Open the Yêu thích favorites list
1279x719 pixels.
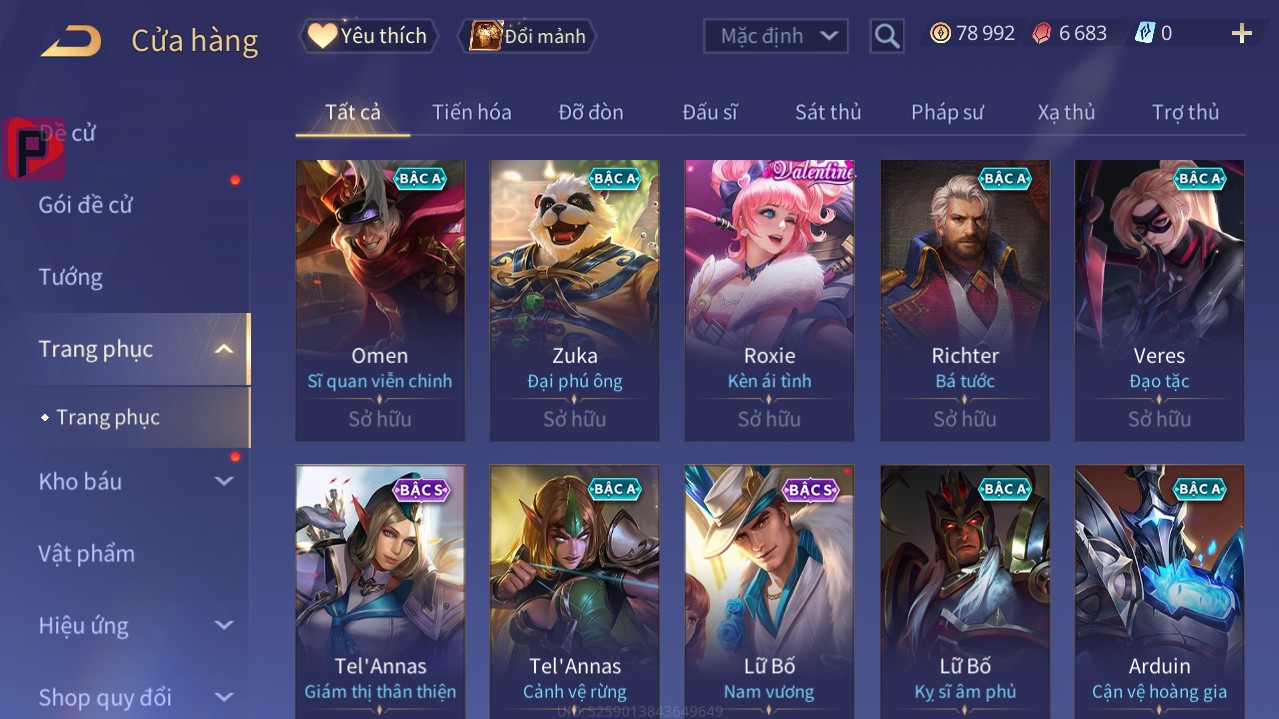(369, 36)
